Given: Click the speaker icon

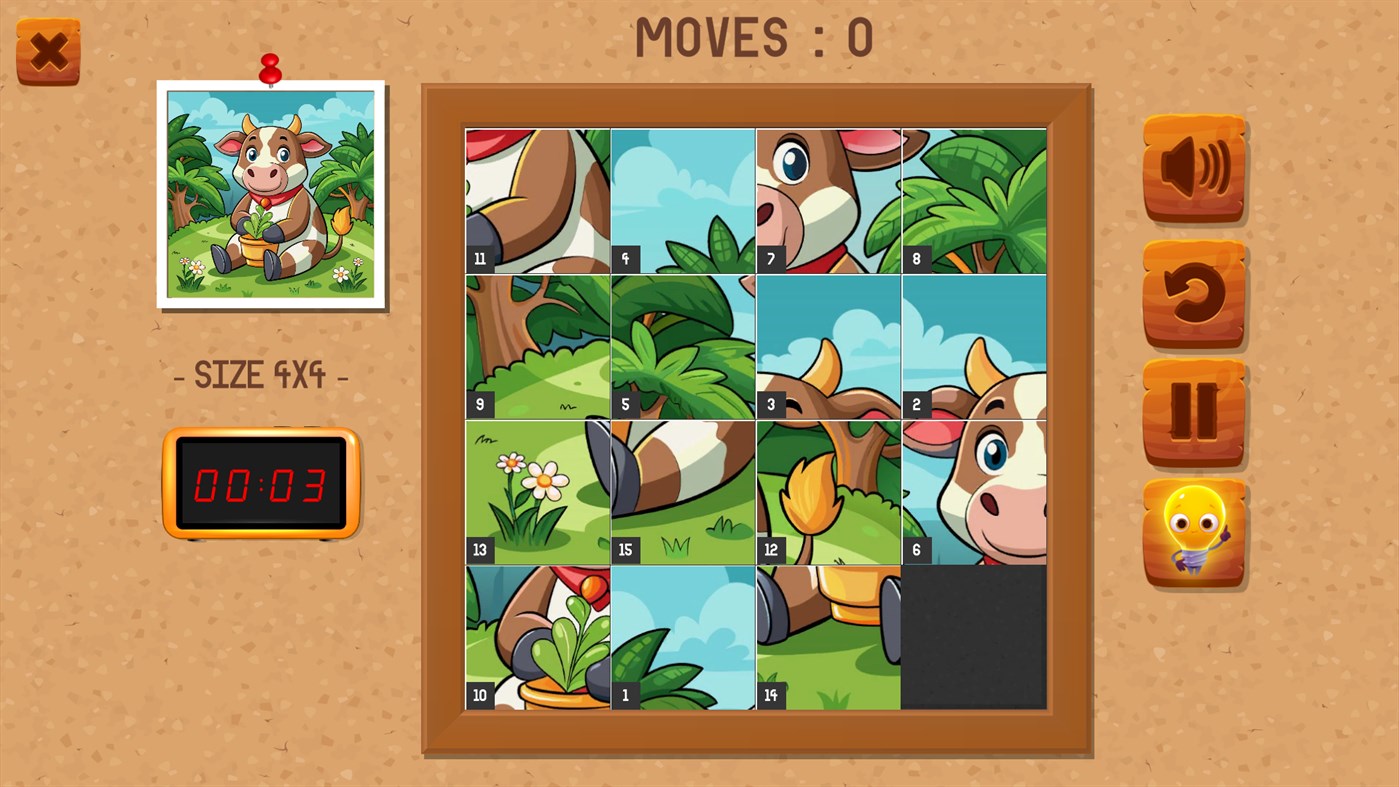Looking at the screenshot, I should [1193, 168].
